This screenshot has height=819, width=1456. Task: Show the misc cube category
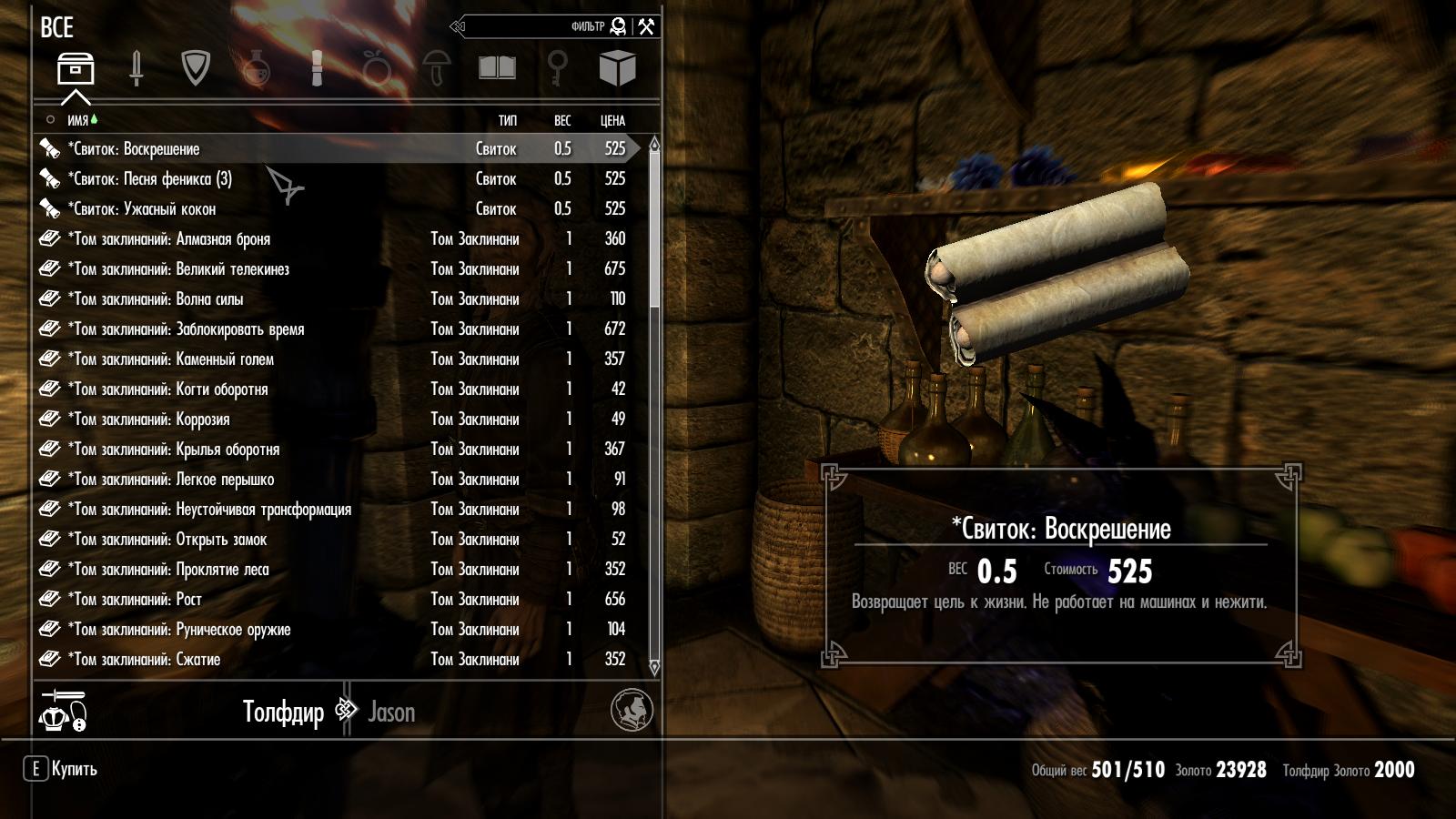617,68
